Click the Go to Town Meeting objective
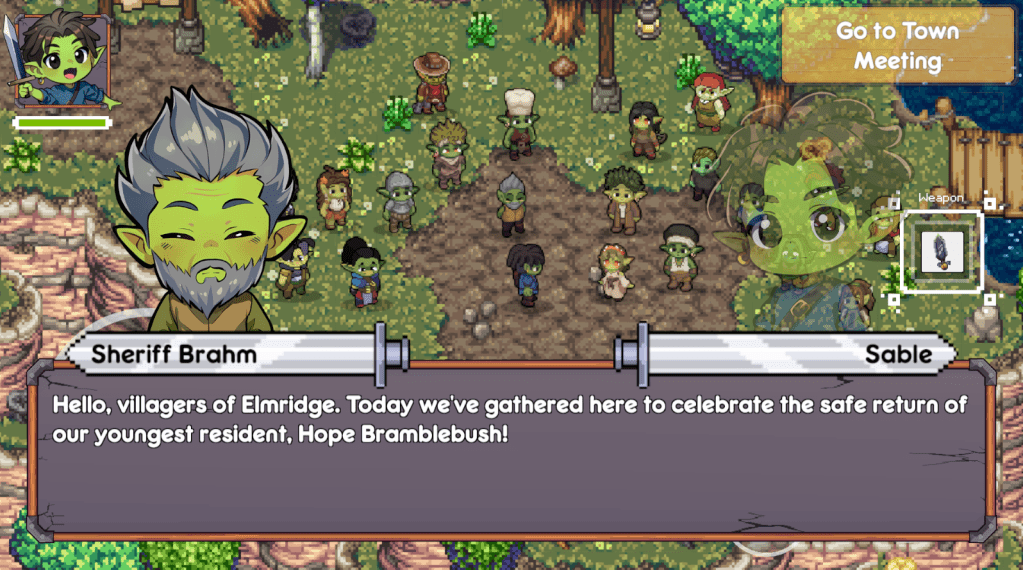The image size is (1023, 570). click(x=897, y=46)
